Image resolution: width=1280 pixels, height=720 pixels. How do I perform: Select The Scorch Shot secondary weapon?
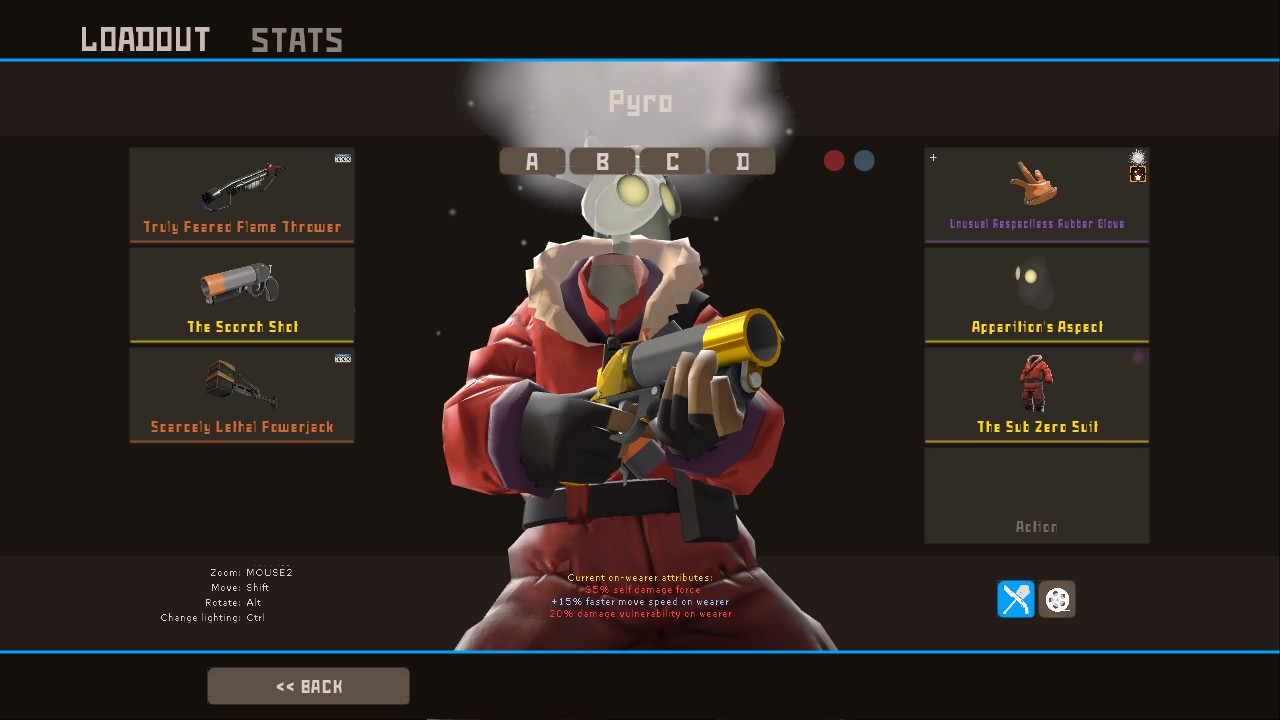tap(241, 295)
